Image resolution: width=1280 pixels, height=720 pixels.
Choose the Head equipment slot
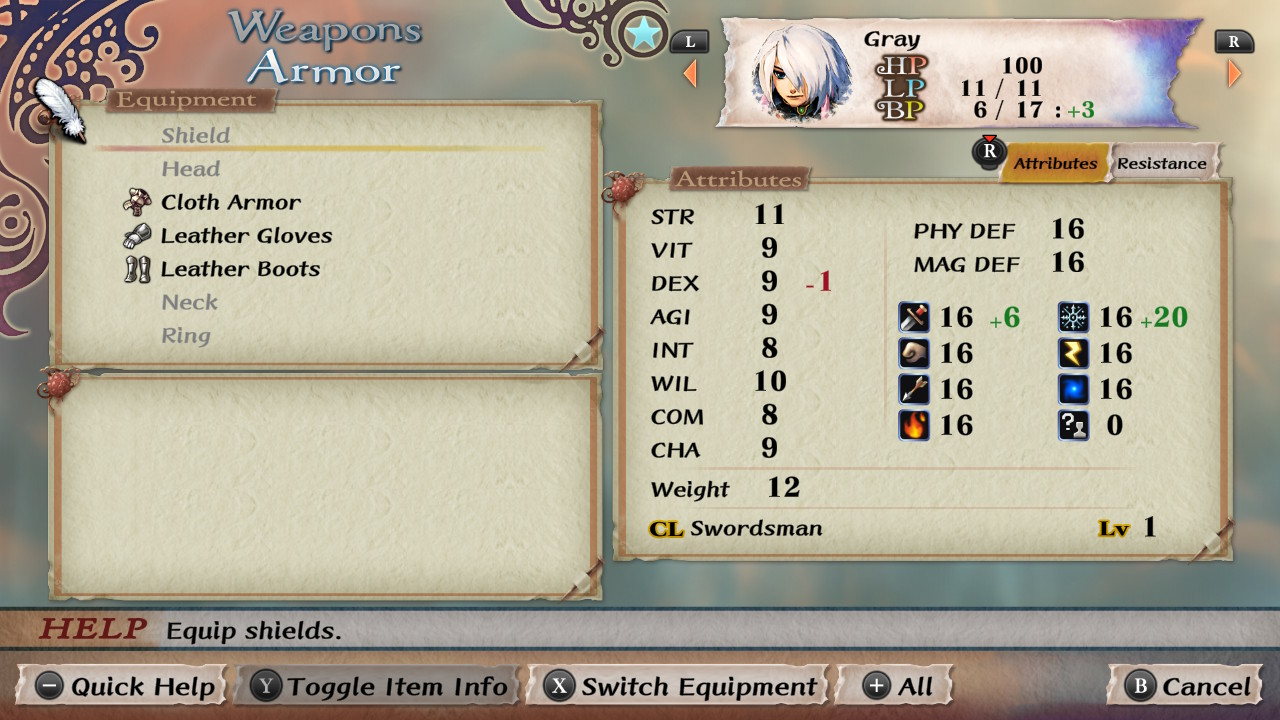(191, 169)
